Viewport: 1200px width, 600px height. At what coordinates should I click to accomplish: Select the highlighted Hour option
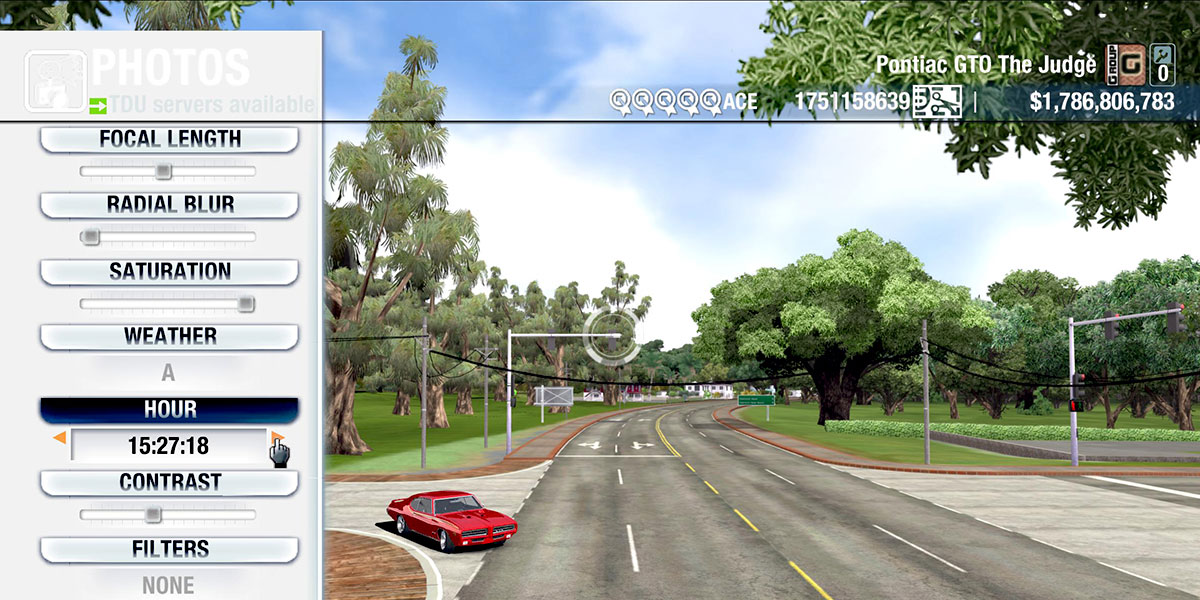(x=169, y=410)
